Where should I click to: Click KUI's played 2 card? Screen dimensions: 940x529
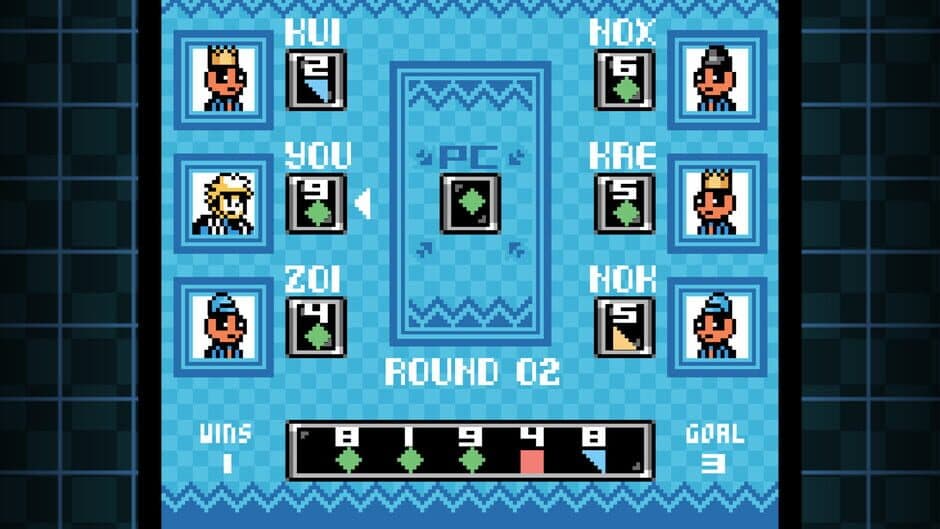316,80
